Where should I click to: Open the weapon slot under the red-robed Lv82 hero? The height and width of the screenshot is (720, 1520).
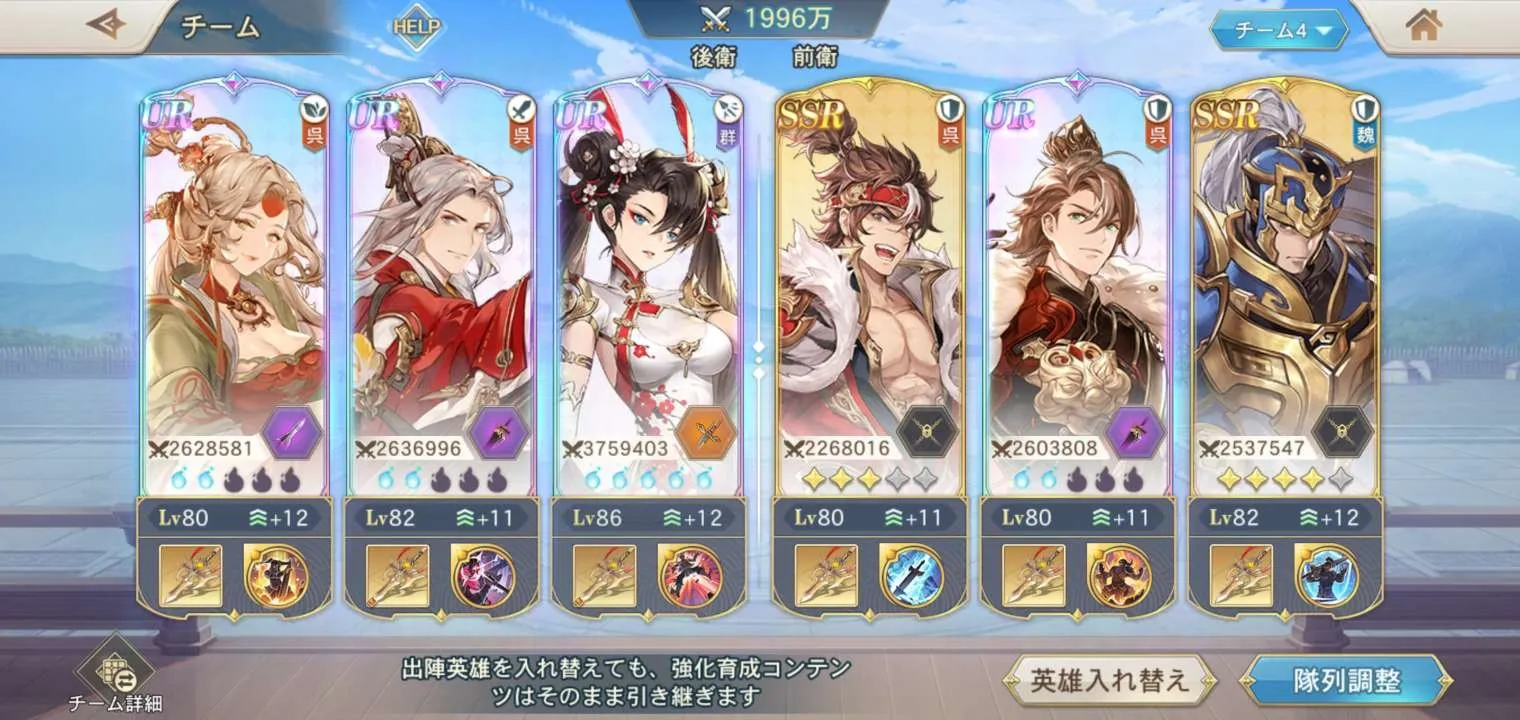397,576
